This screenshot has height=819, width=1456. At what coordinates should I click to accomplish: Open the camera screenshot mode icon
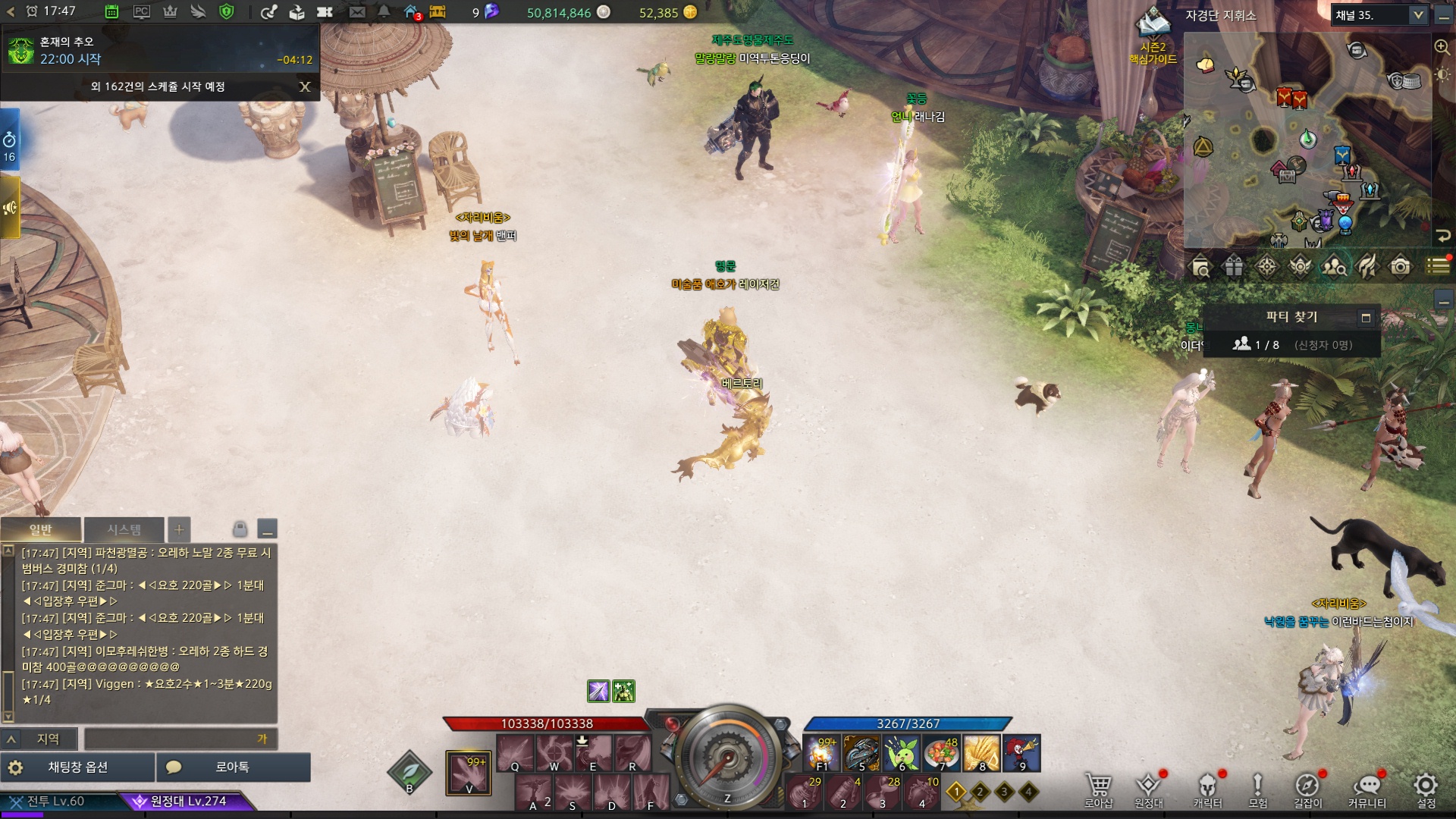[x=1400, y=267]
